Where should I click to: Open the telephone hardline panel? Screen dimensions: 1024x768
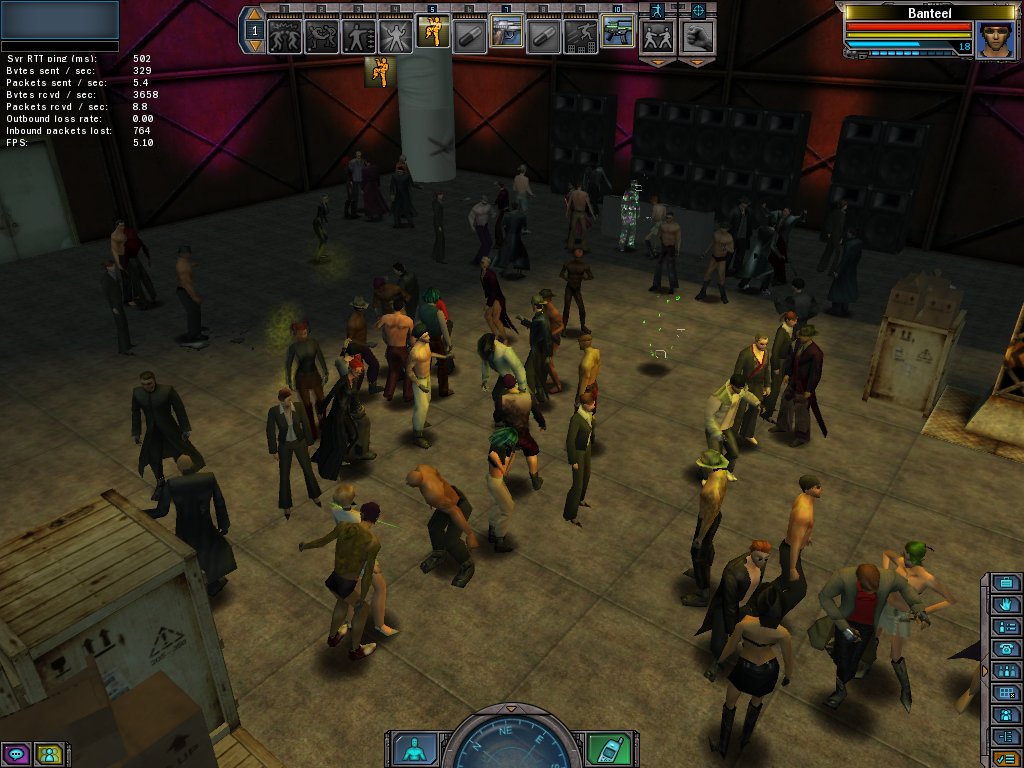[x=1006, y=649]
